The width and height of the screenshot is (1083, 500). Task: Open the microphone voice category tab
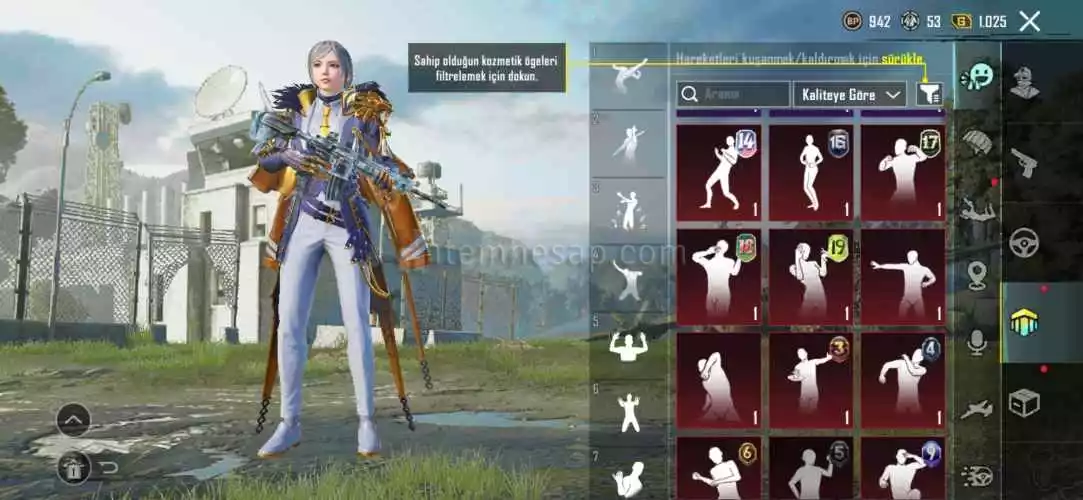[x=977, y=343]
